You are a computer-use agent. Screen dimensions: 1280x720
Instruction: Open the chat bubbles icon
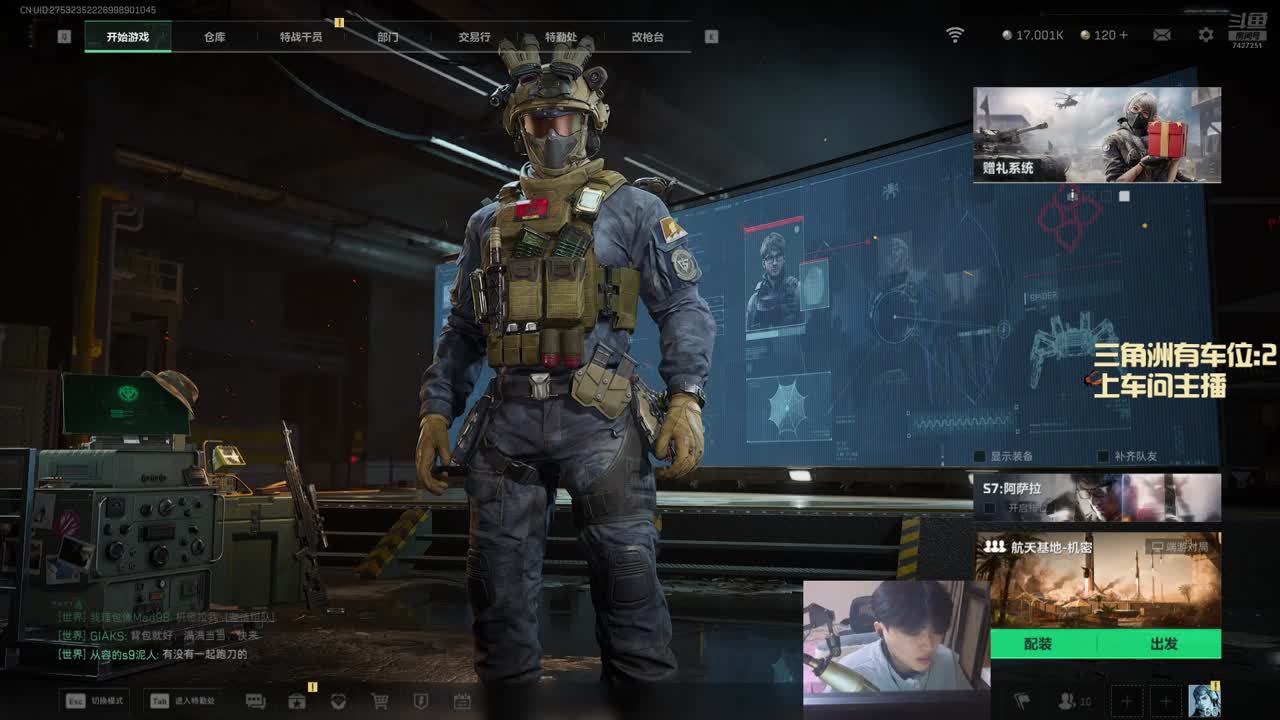pyautogui.click(x=255, y=701)
